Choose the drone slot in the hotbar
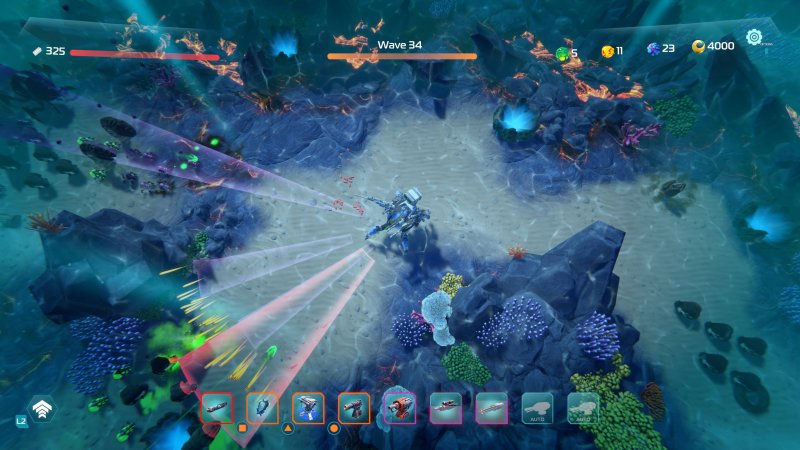 tap(262, 407)
